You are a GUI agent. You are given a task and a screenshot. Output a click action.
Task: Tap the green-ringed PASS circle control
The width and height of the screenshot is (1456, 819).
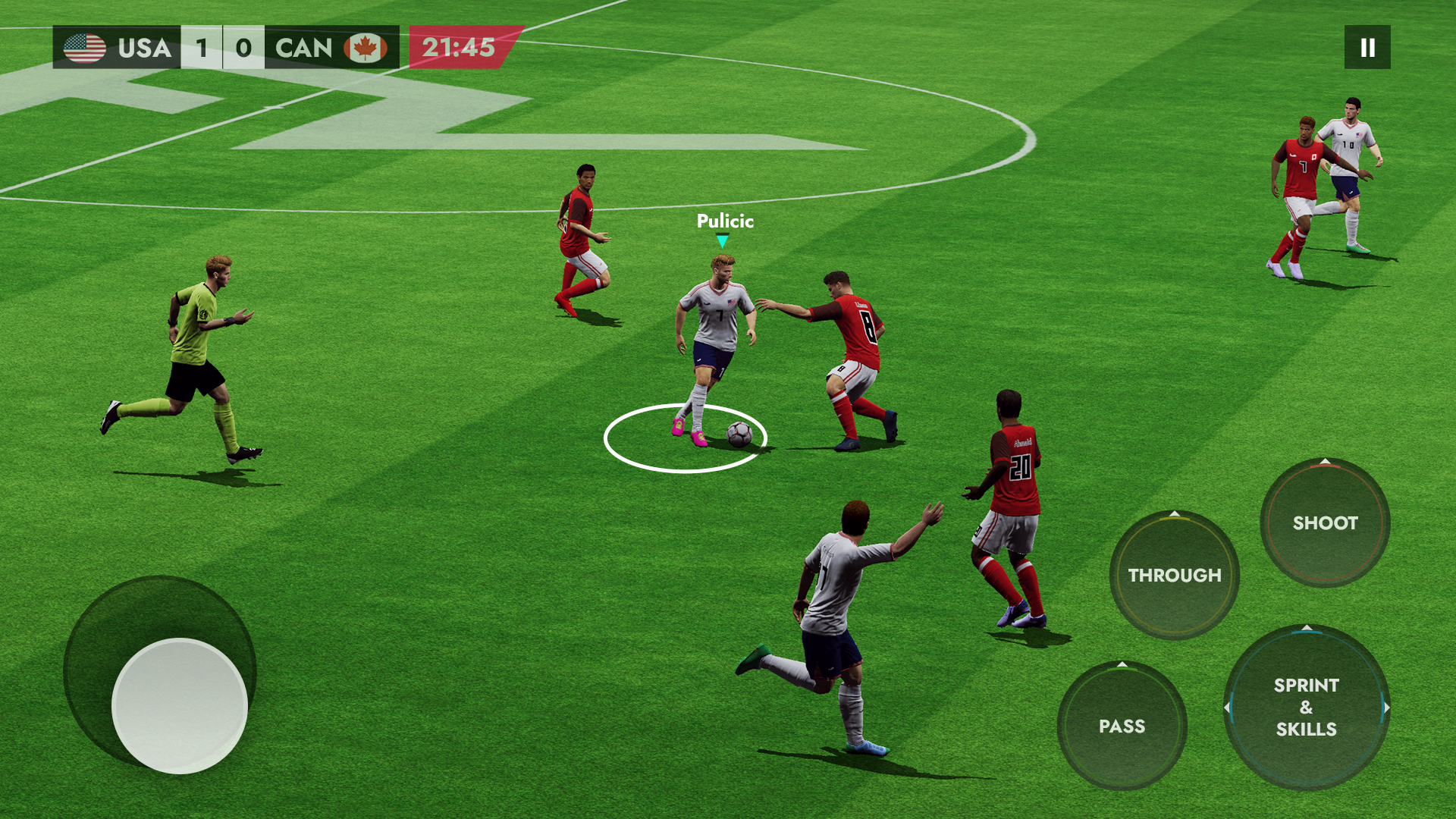tap(1125, 726)
